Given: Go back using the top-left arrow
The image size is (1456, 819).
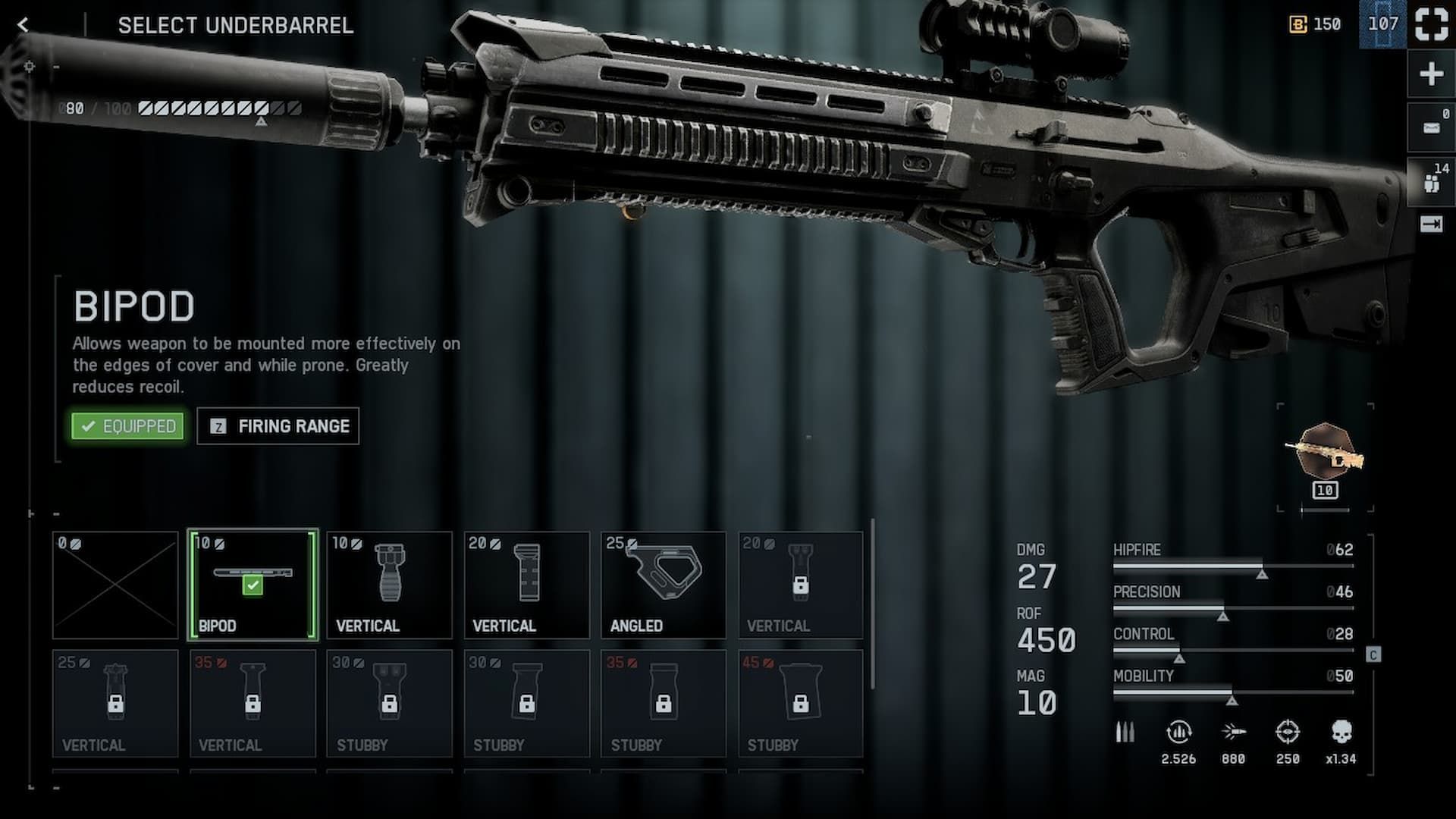Looking at the screenshot, I should coord(24,25).
